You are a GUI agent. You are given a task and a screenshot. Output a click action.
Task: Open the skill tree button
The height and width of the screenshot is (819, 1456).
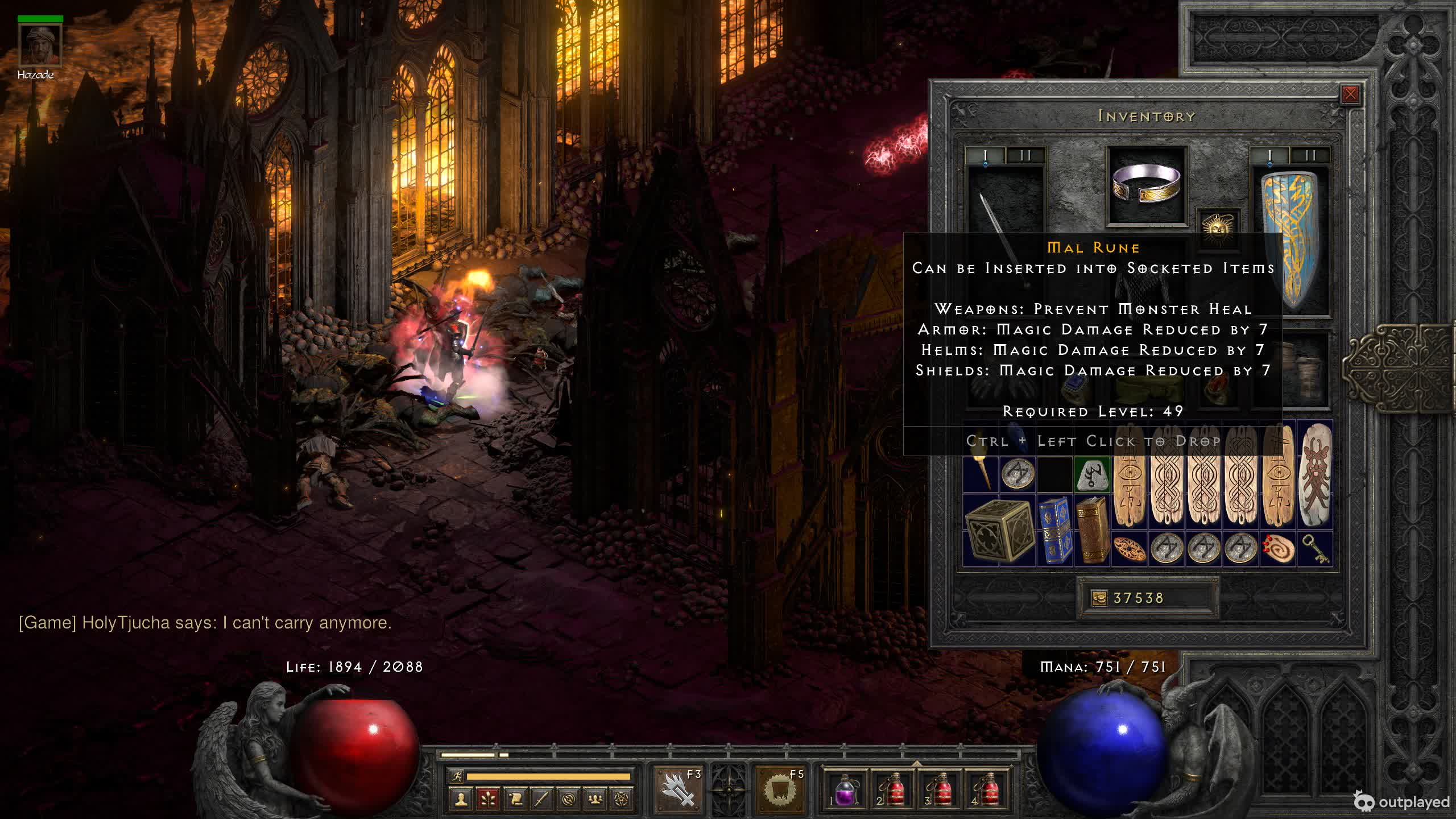(x=488, y=799)
